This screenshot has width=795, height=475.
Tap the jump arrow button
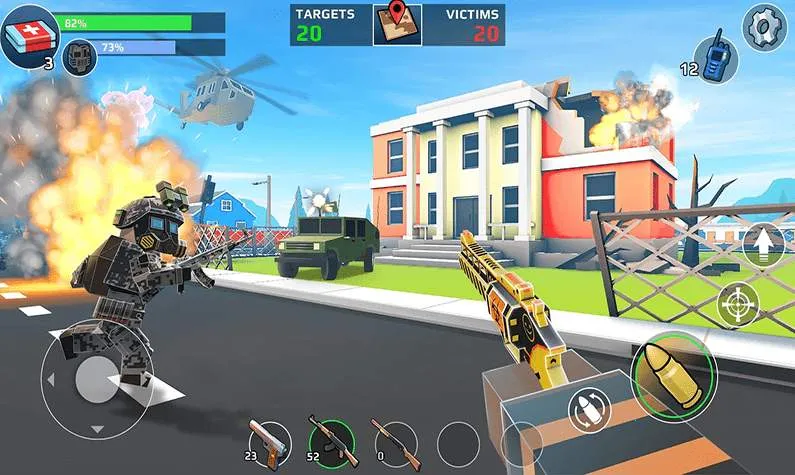click(763, 245)
